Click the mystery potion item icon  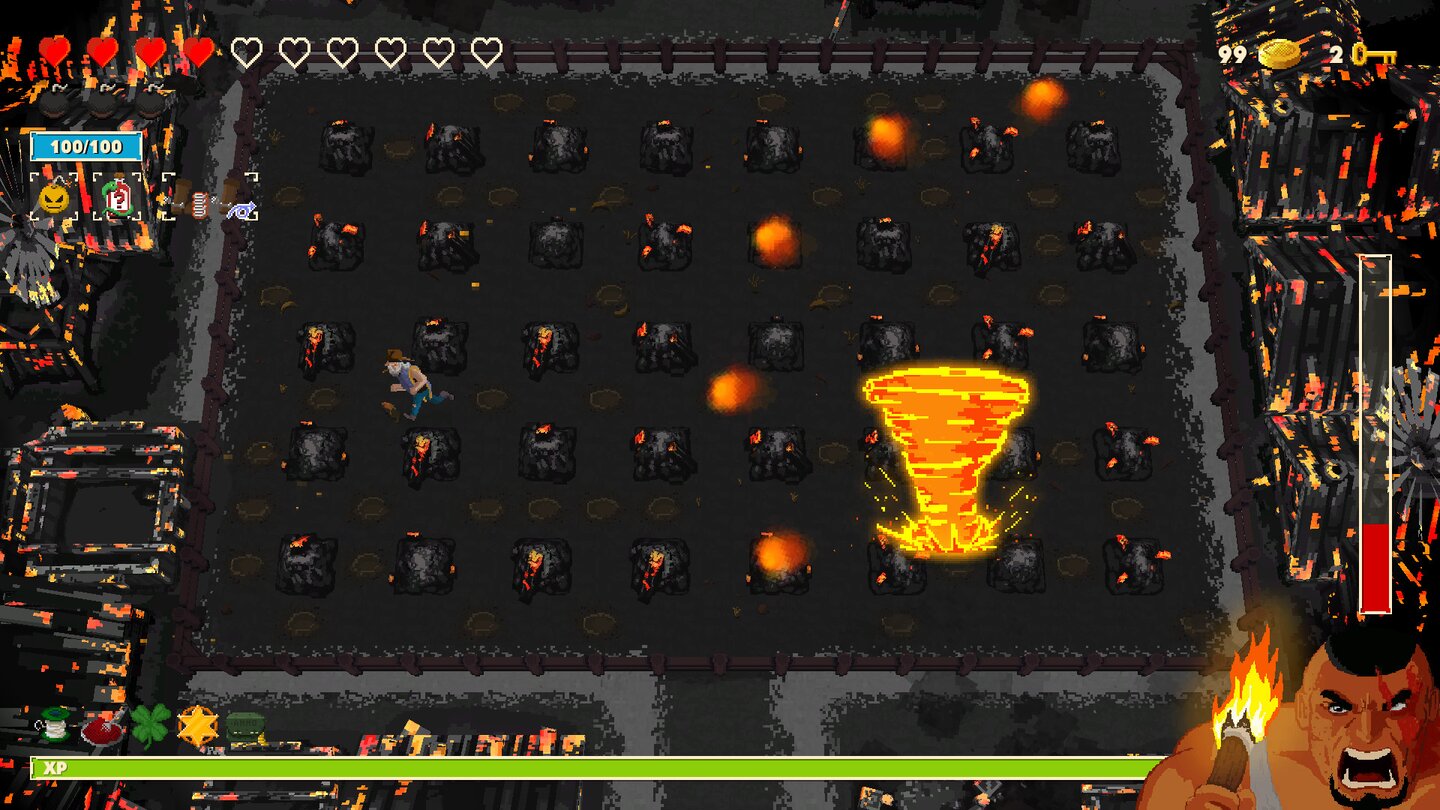click(x=118, y=199)
